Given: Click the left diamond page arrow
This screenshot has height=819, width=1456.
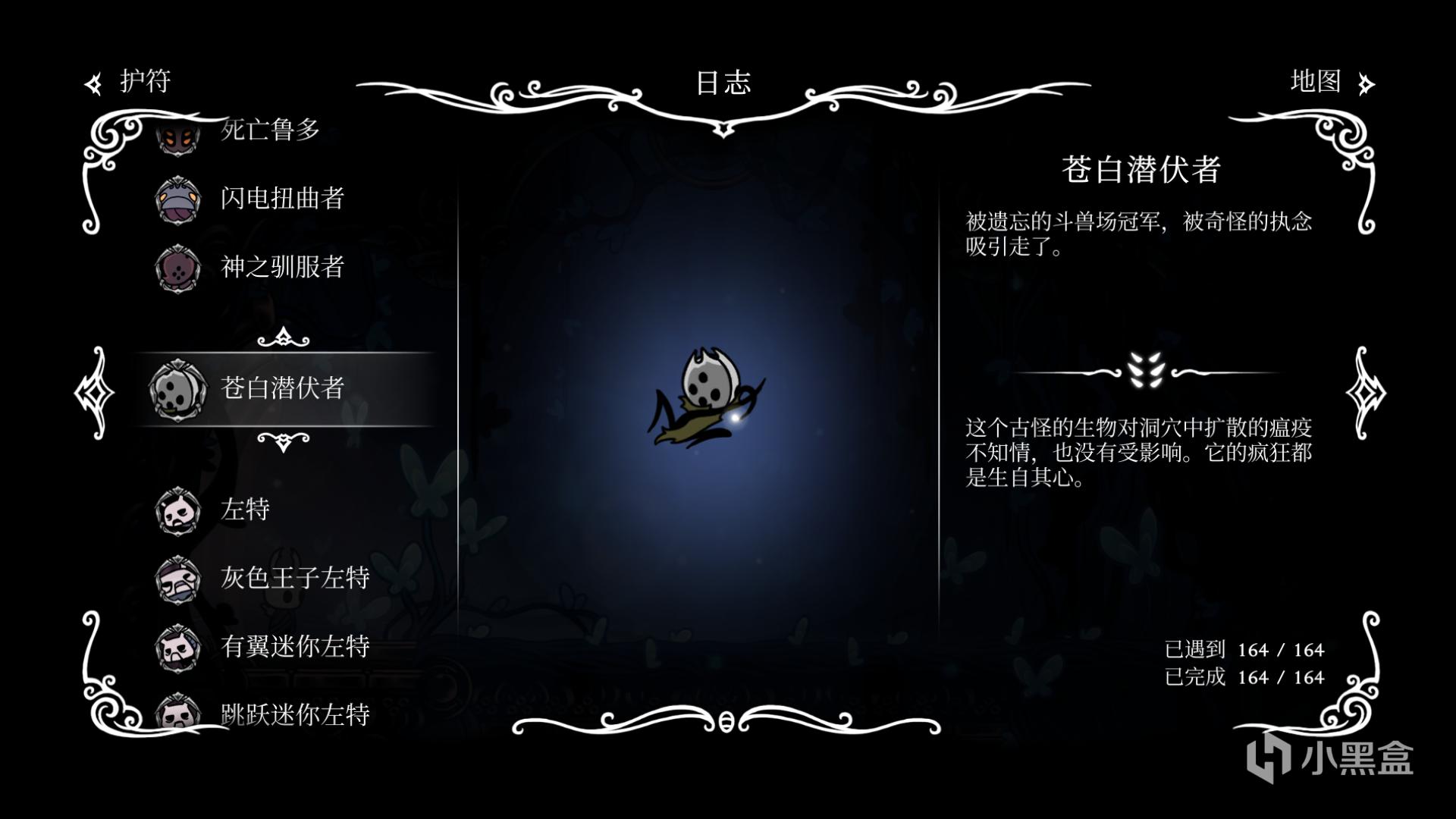Looking at the screenshot, I should click(95, 393).
